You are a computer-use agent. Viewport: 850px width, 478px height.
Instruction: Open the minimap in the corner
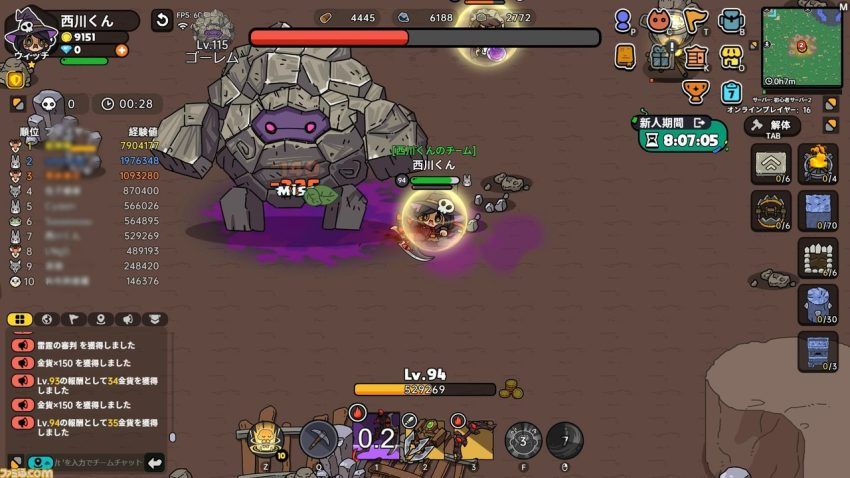point(802,46)
